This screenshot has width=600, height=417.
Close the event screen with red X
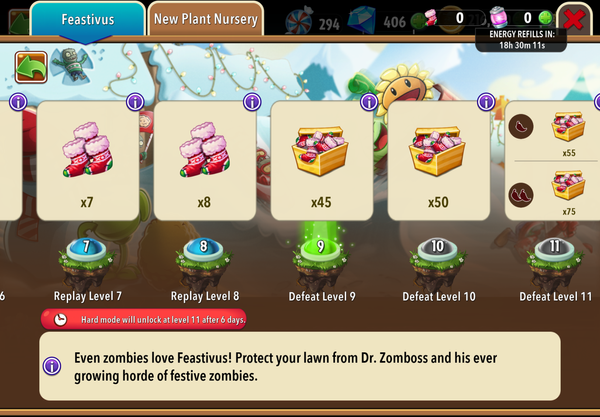click(x=573, y=18)
